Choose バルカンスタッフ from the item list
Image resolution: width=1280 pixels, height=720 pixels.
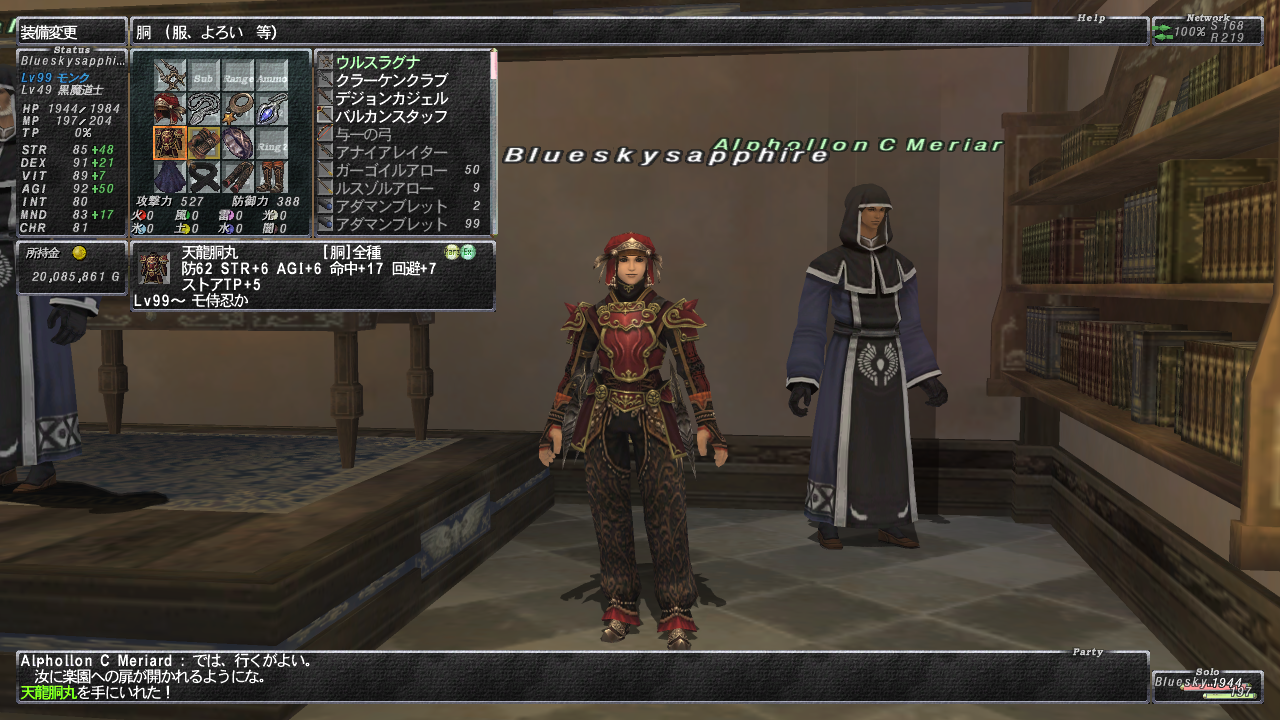392,116
